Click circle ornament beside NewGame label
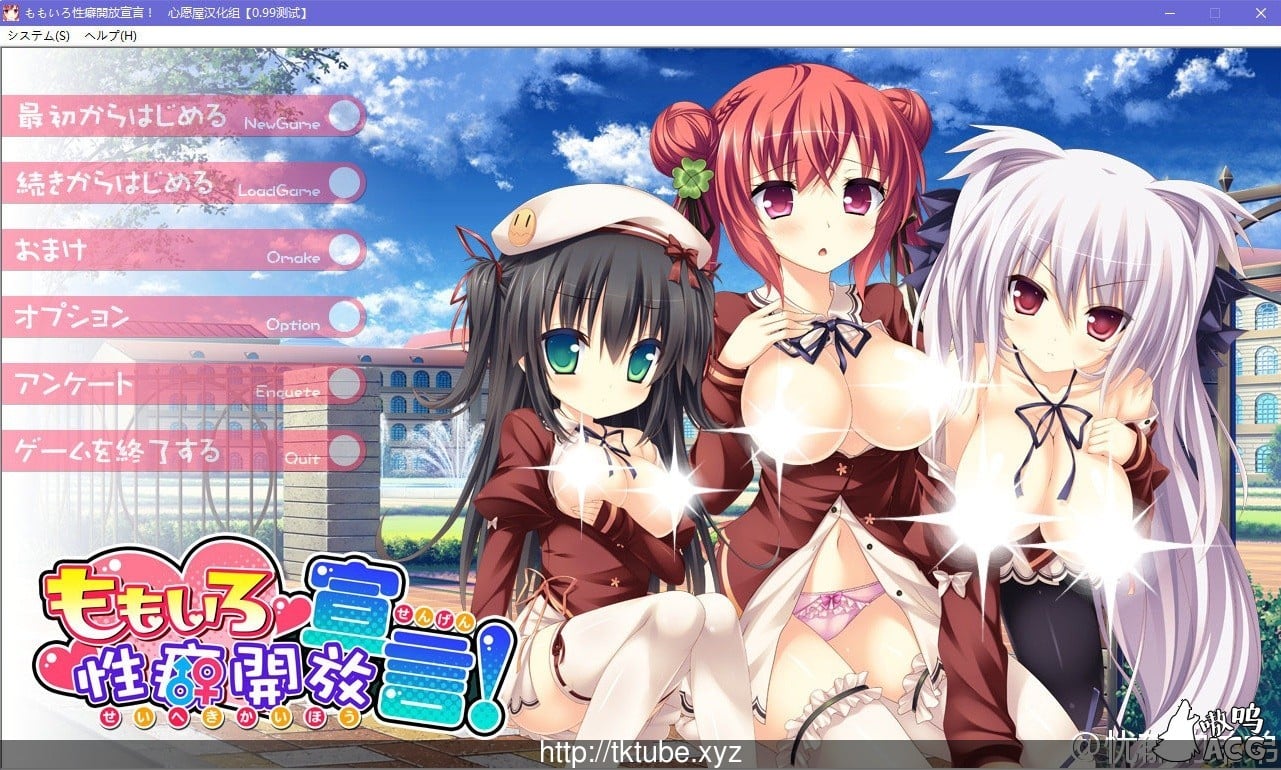 pyautogui.click(x=345, y=116)
